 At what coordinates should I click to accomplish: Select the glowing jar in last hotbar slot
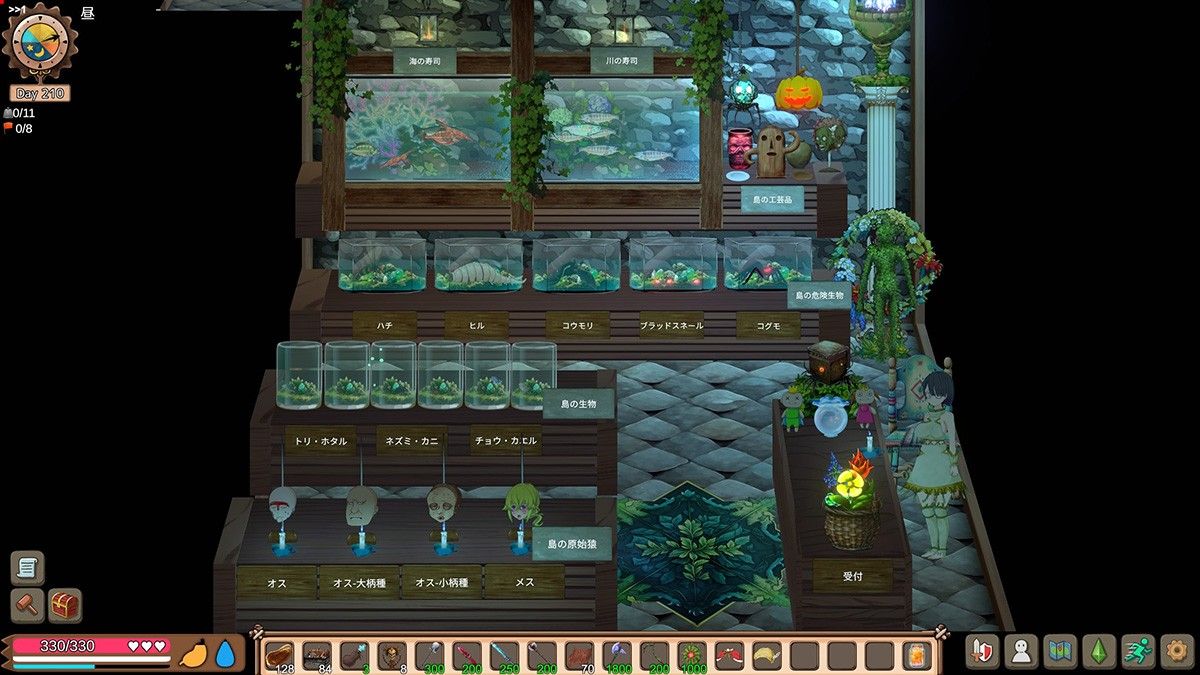[x=917, y=656]
